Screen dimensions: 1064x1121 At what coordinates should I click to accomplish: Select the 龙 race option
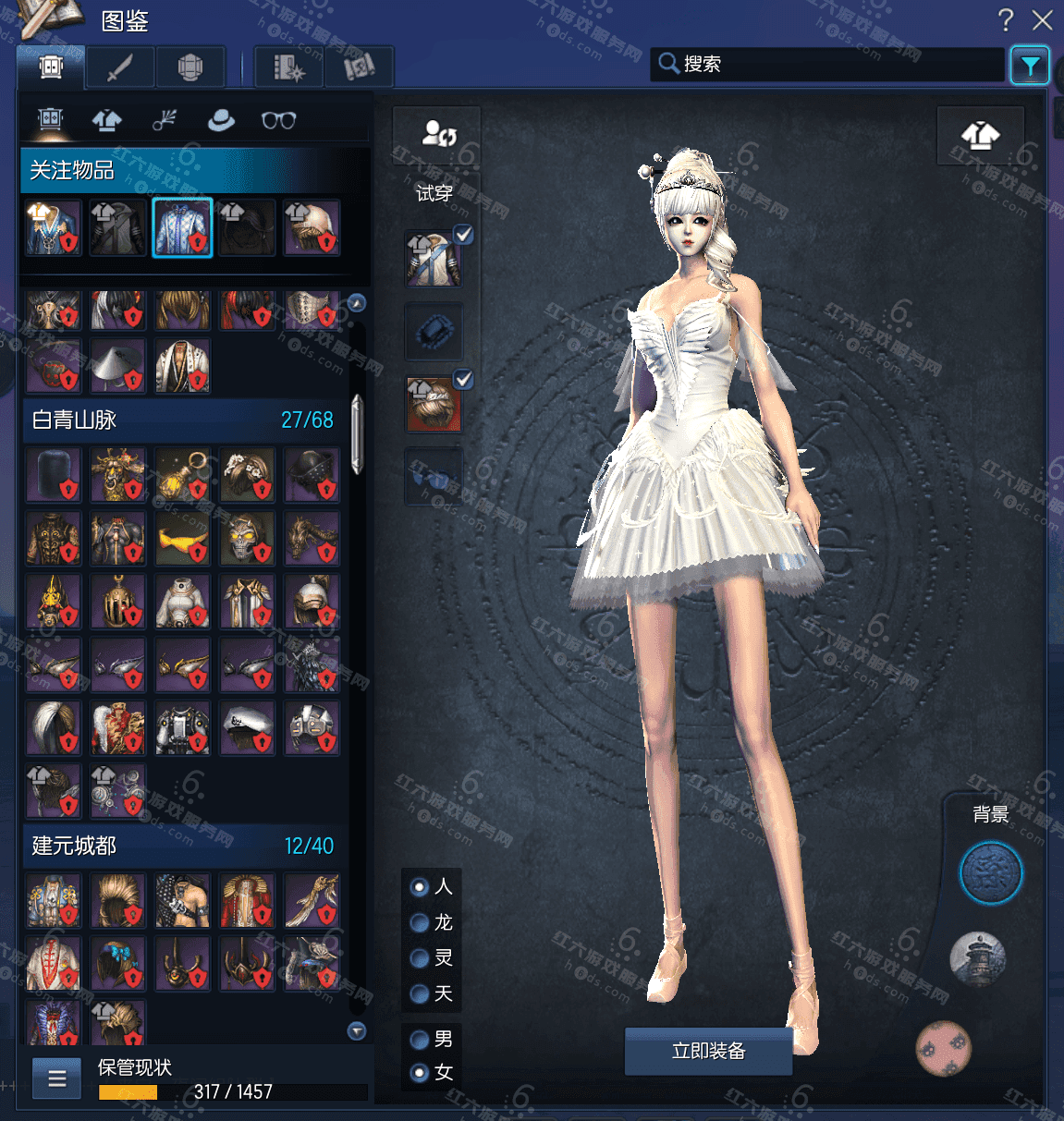point(420,922)
